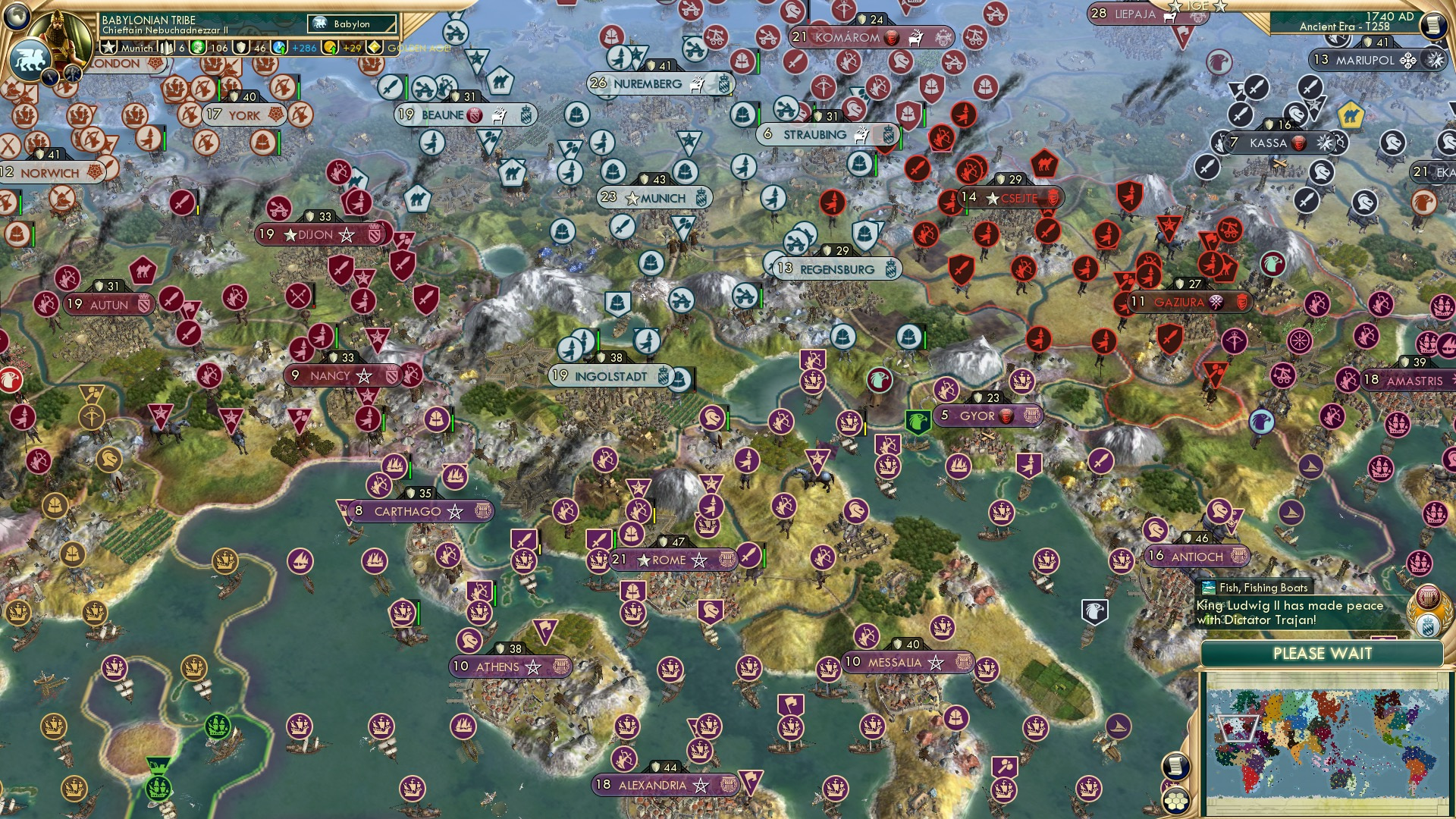Click the shield icon showing 46
The image size is (1456, 819).
(x=240, y=49)
